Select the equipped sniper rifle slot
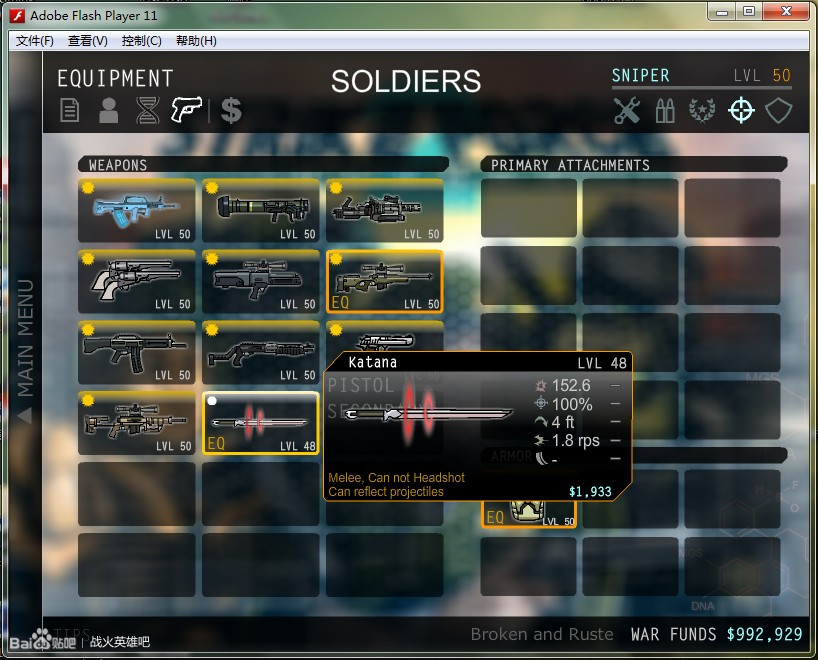 tap(384, 281)
